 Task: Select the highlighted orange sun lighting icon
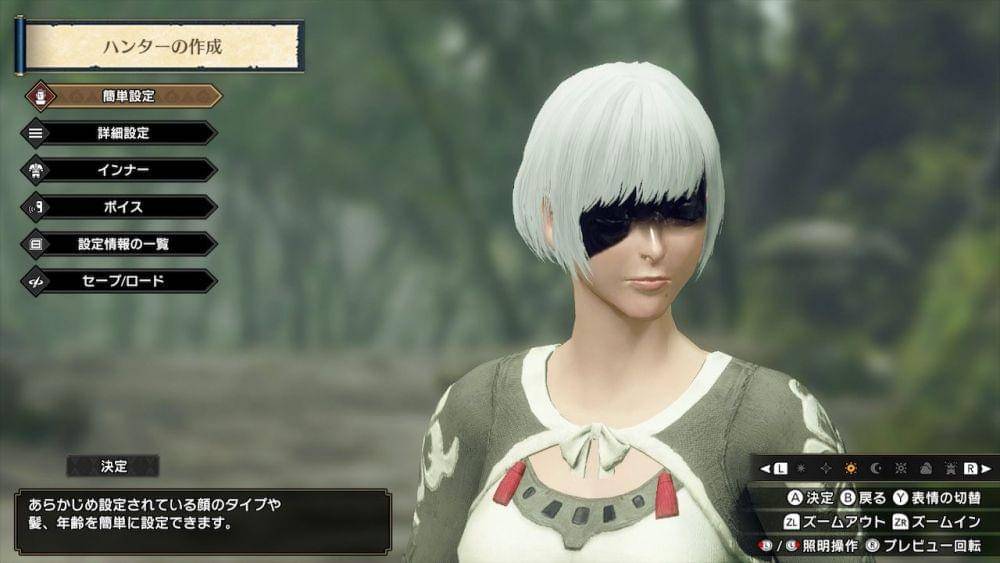[851, 468]
